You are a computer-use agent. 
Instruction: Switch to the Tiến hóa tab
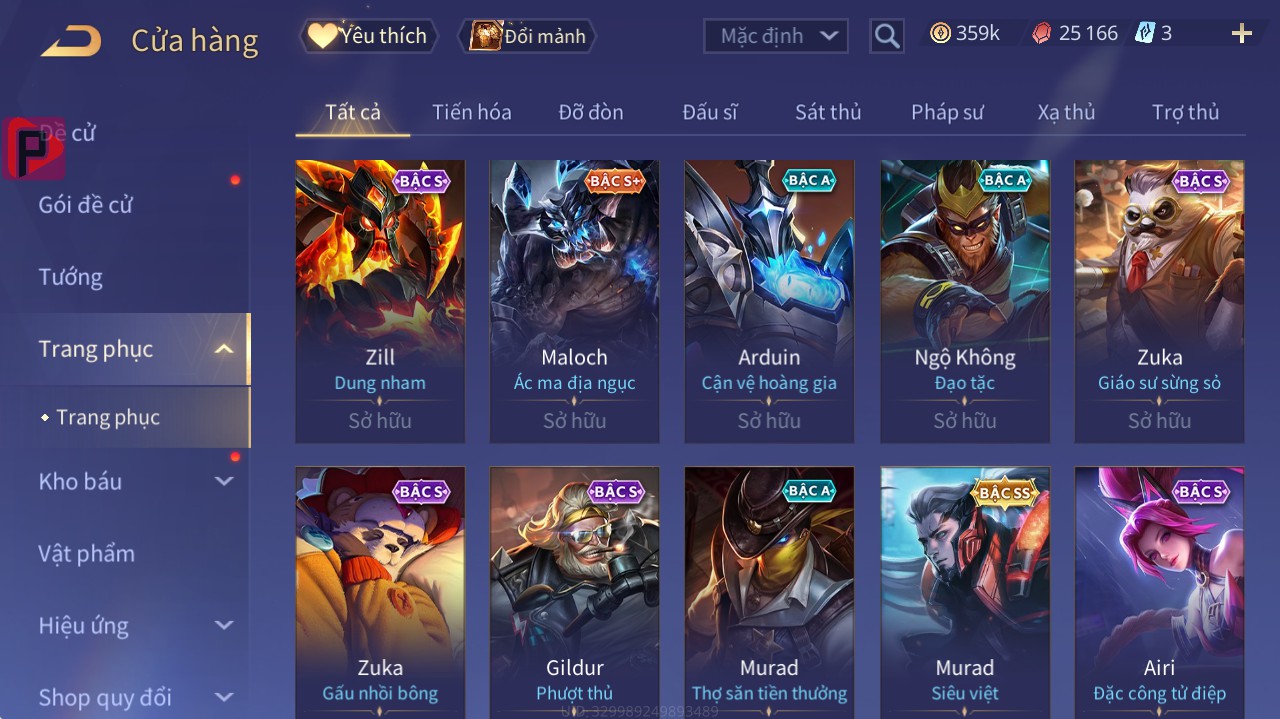pyautogui.click(x=471, y=112)
